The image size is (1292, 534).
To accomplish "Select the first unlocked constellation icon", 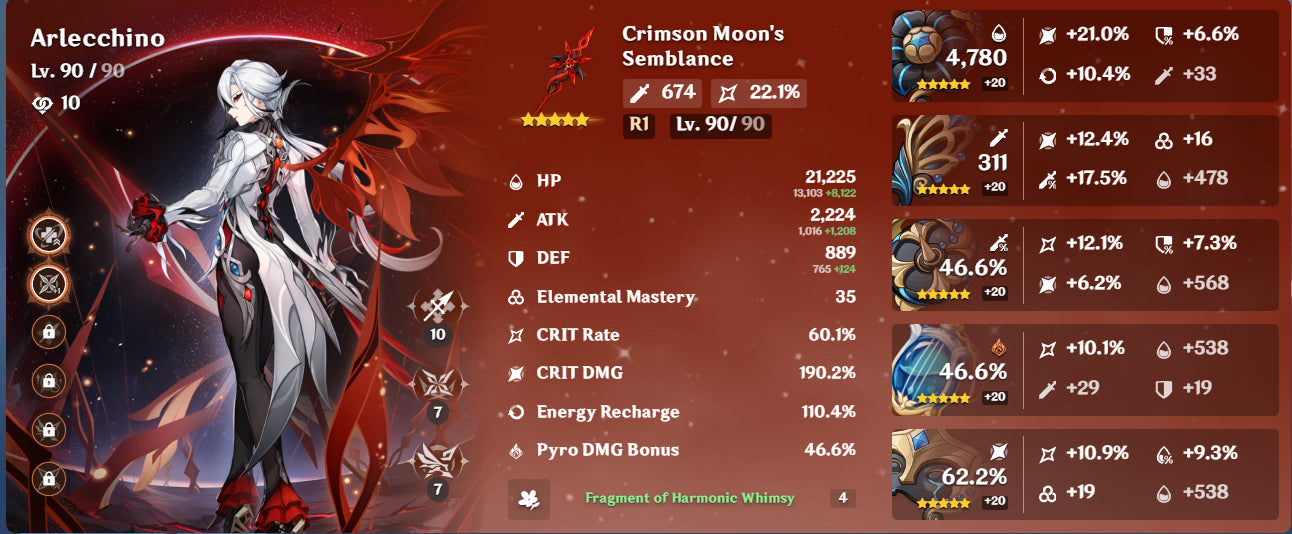I will pyautogui.click(x=48, y=234).
